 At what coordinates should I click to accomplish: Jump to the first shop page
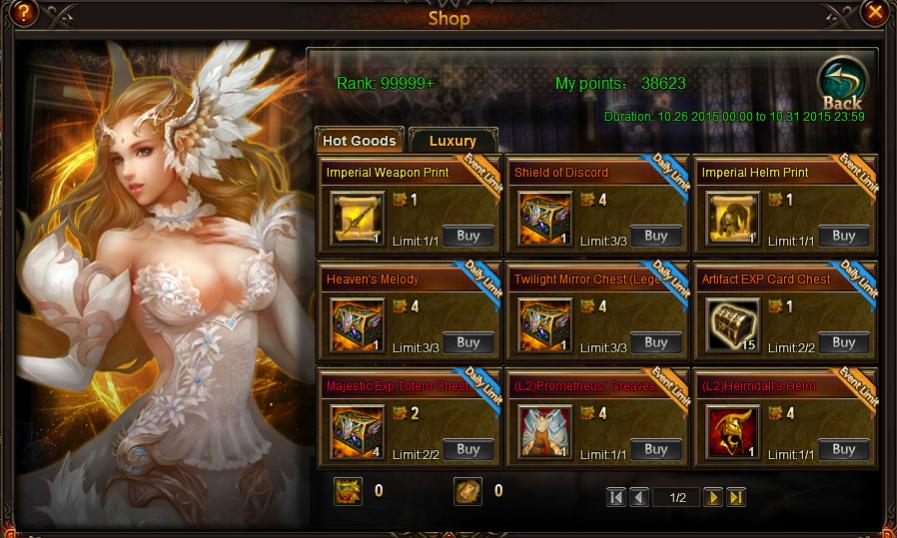616,497
